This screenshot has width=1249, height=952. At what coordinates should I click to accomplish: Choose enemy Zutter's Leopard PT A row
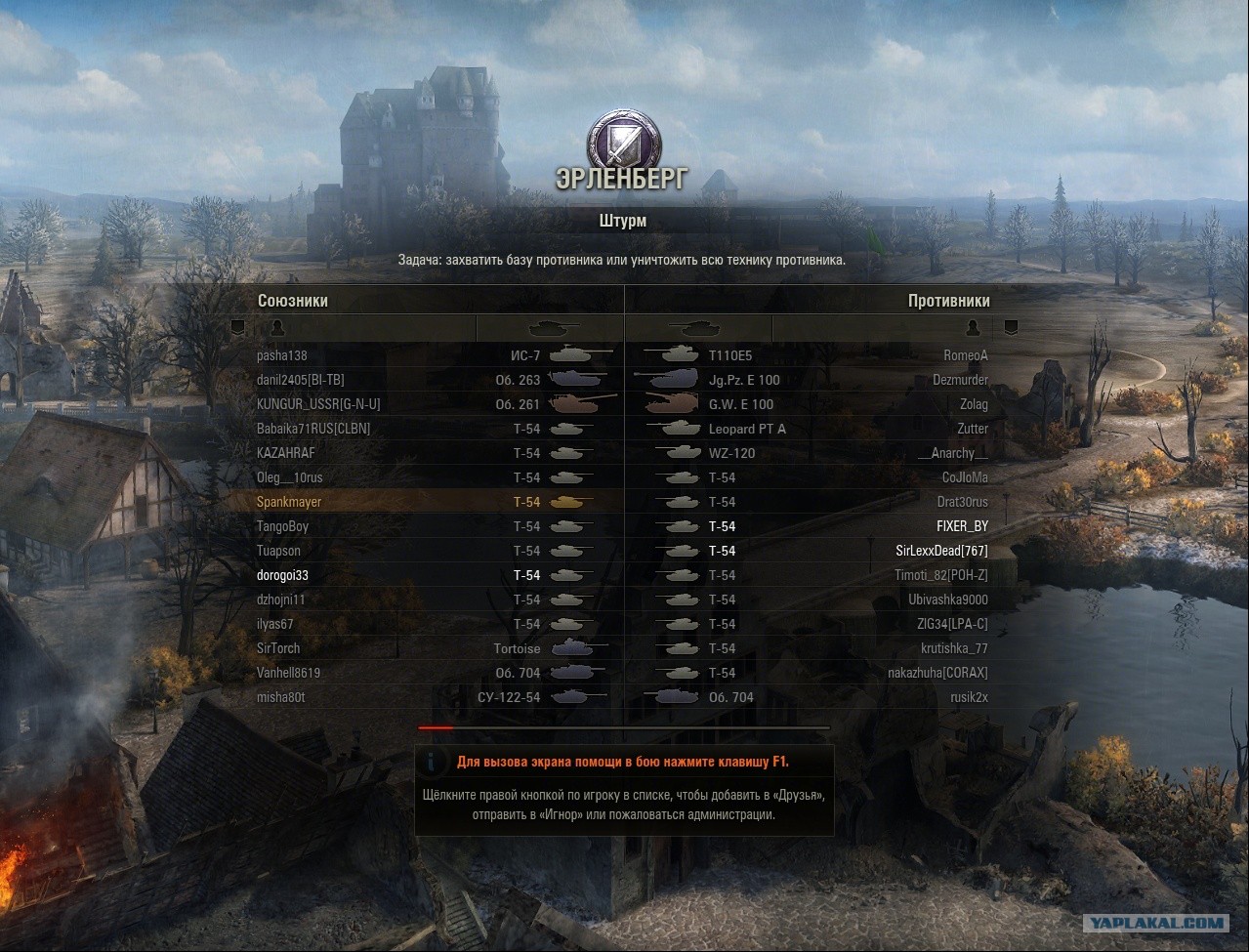973,429
